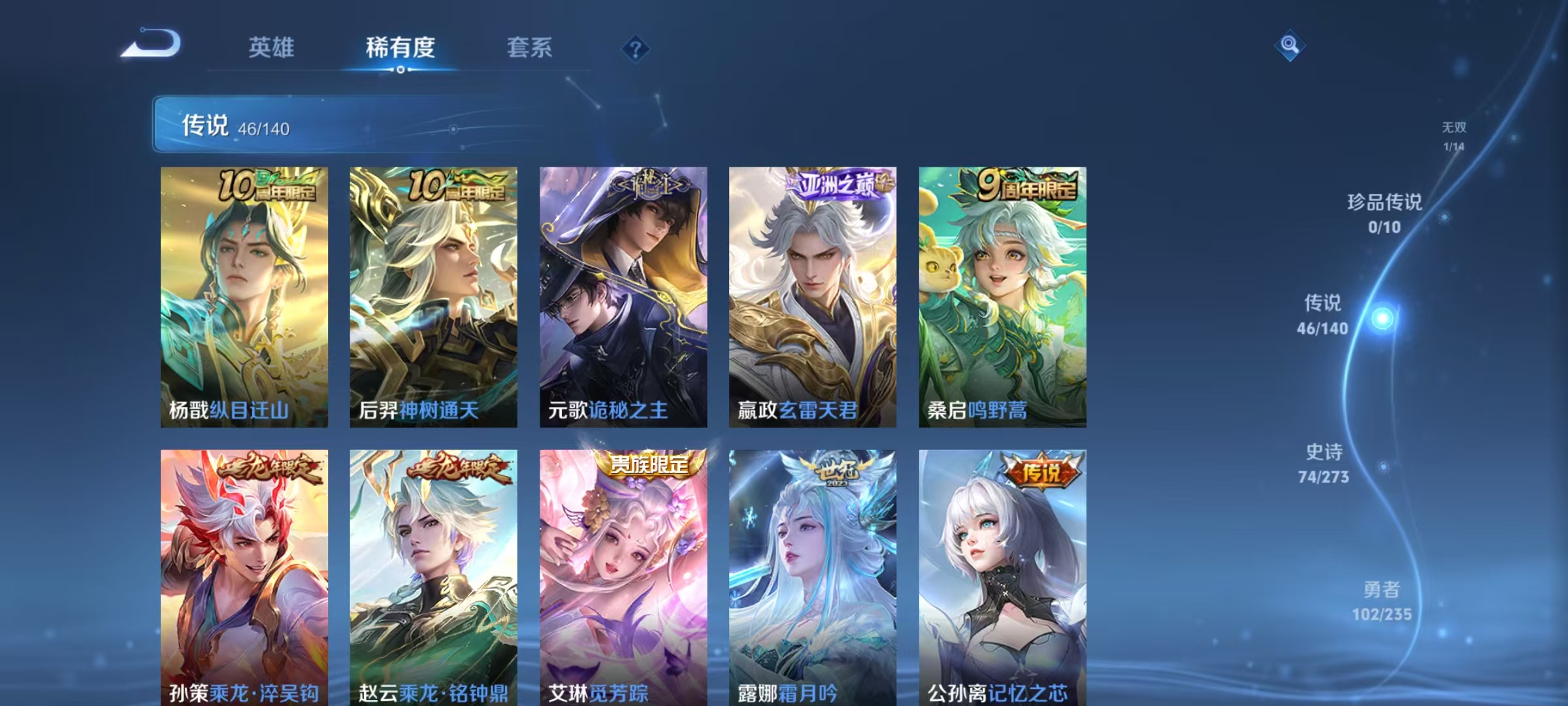Open the 杨戬纵目迁山 skin card
The image size is (1568, 706).
(244, 294)
